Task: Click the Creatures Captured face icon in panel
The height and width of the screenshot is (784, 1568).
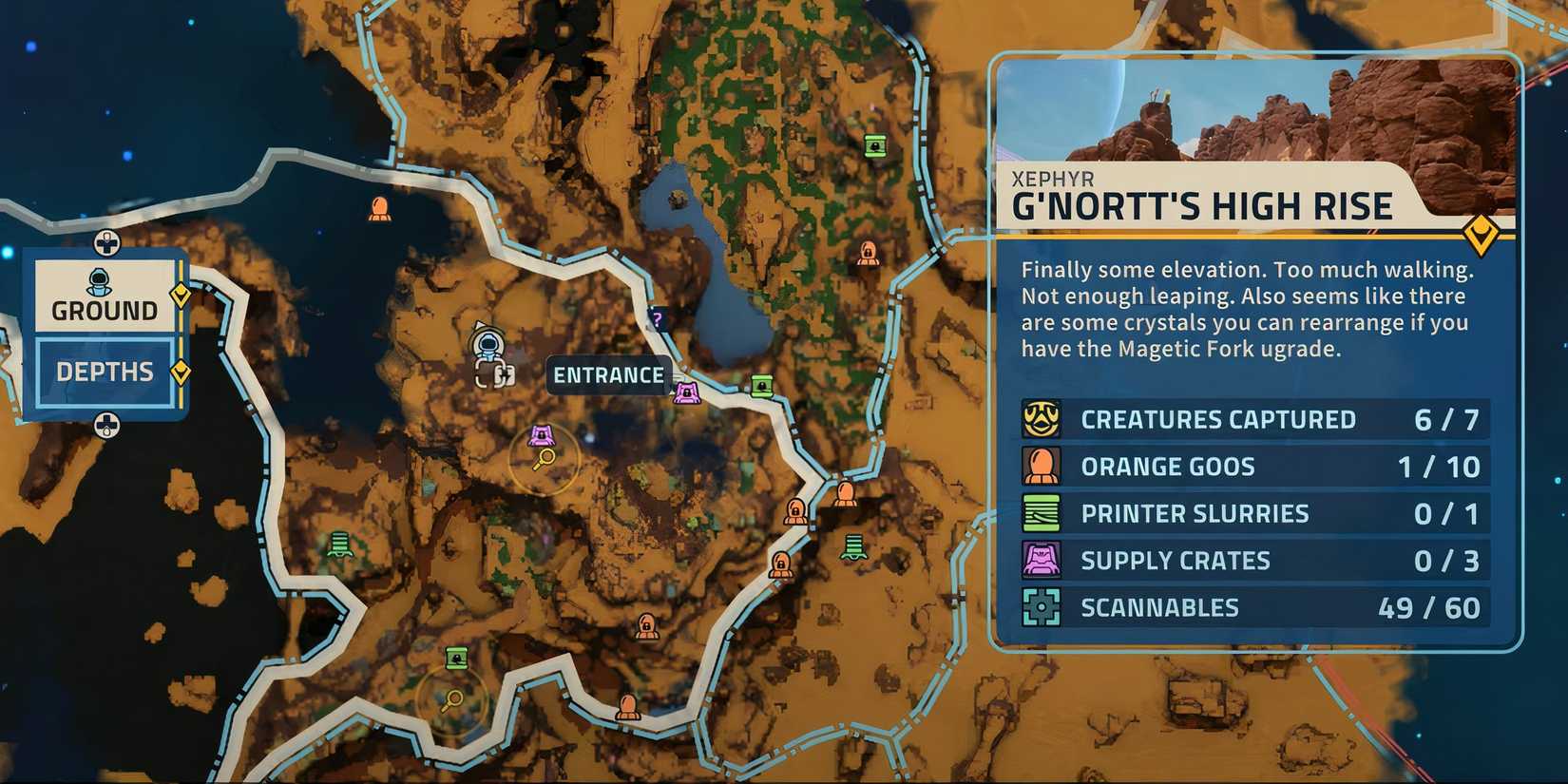Action: [1043, 419]
